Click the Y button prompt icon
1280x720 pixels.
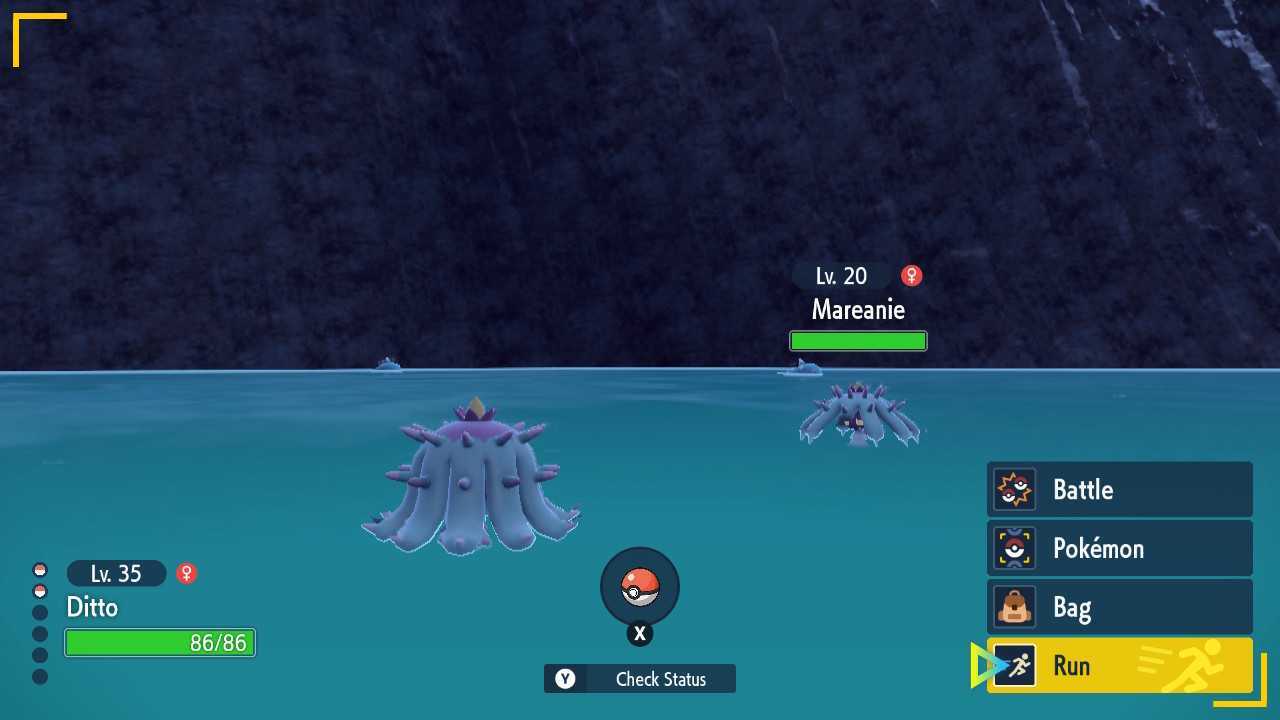pos(566,679)
